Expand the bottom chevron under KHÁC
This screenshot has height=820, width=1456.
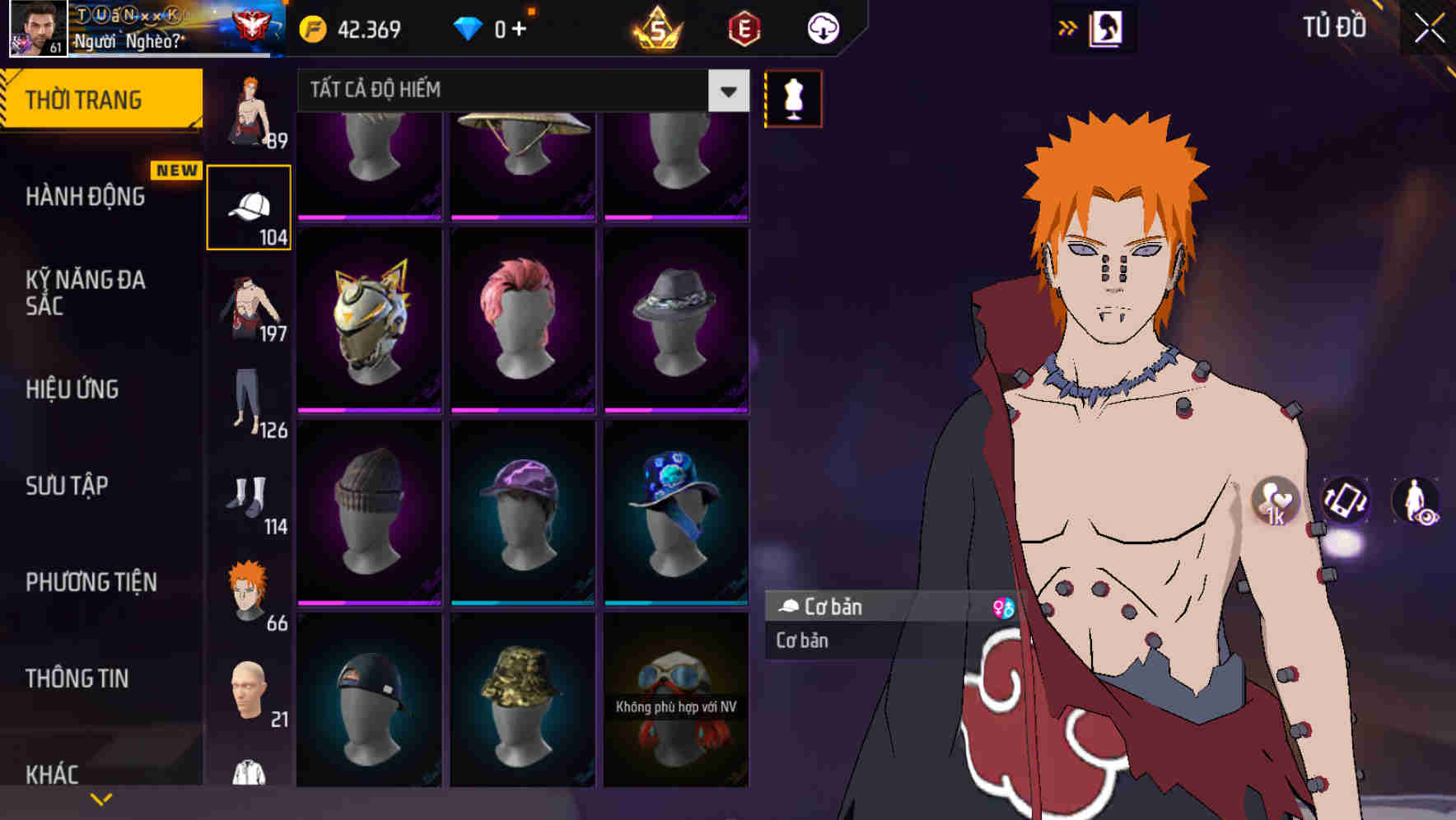point(100,799)
